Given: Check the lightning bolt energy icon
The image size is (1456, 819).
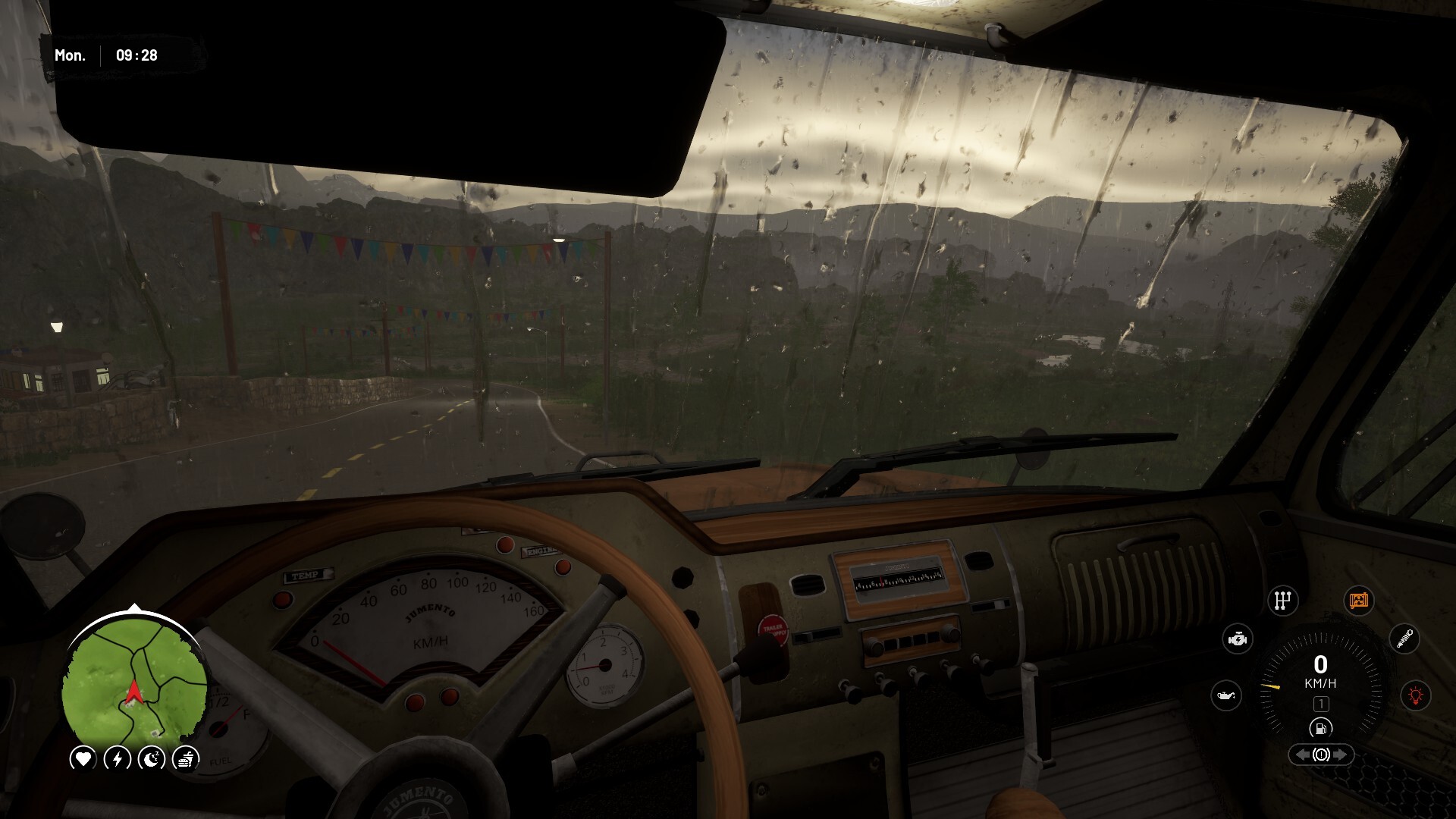Looking at the screenshot, I should [x=118, y=758].
